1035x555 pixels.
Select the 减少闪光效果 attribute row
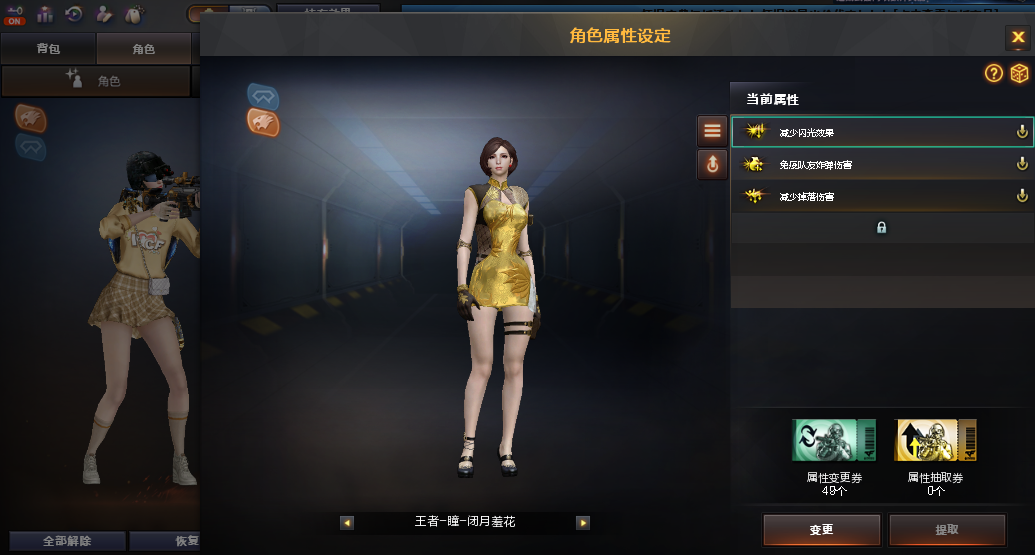(881, 132)
